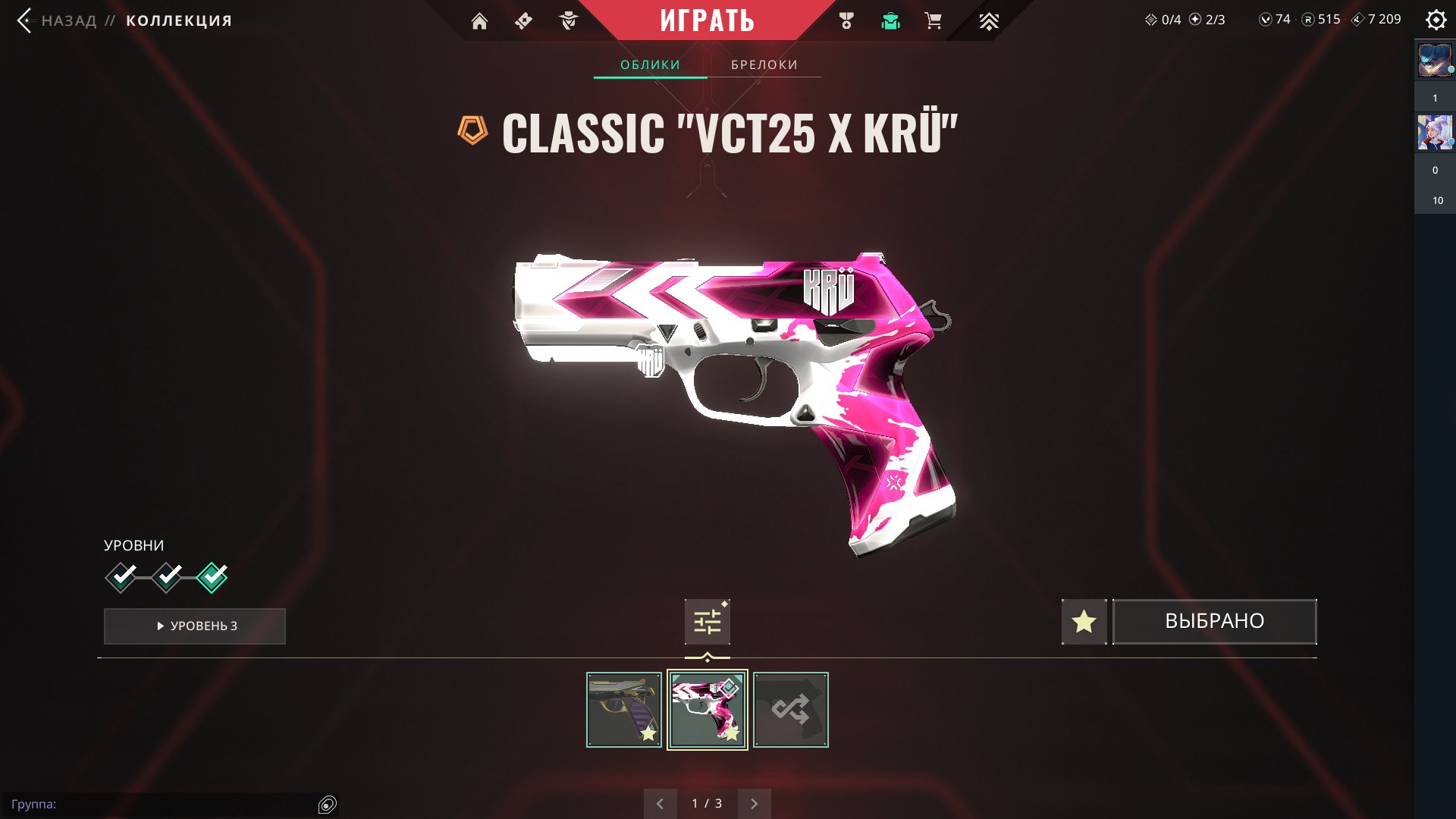The height and width of the screenshot is (819, 1456).
Task: Select the random skin shuffle tile
Action: coord(791,710)
